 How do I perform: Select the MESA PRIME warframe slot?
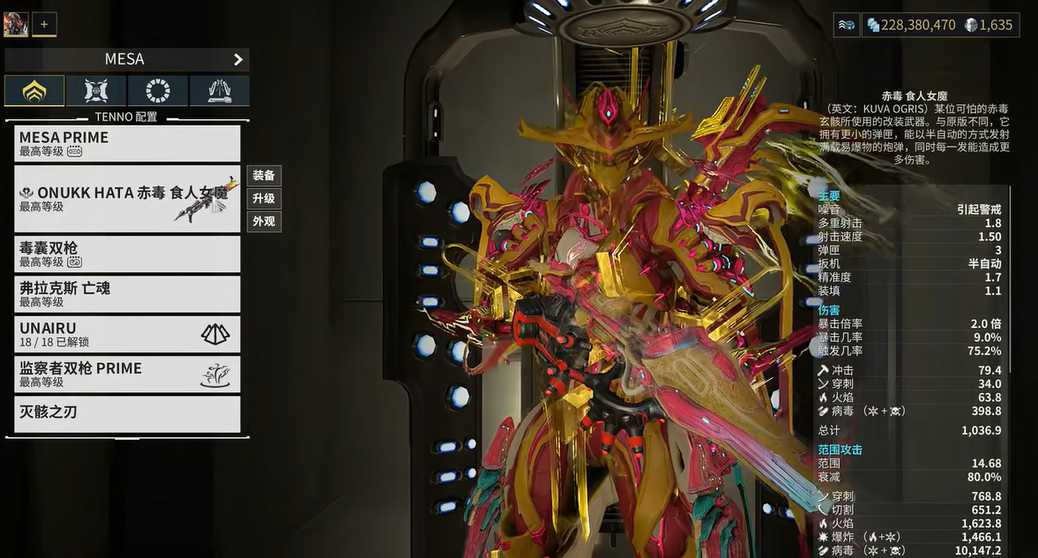click(x=127, y=143)
